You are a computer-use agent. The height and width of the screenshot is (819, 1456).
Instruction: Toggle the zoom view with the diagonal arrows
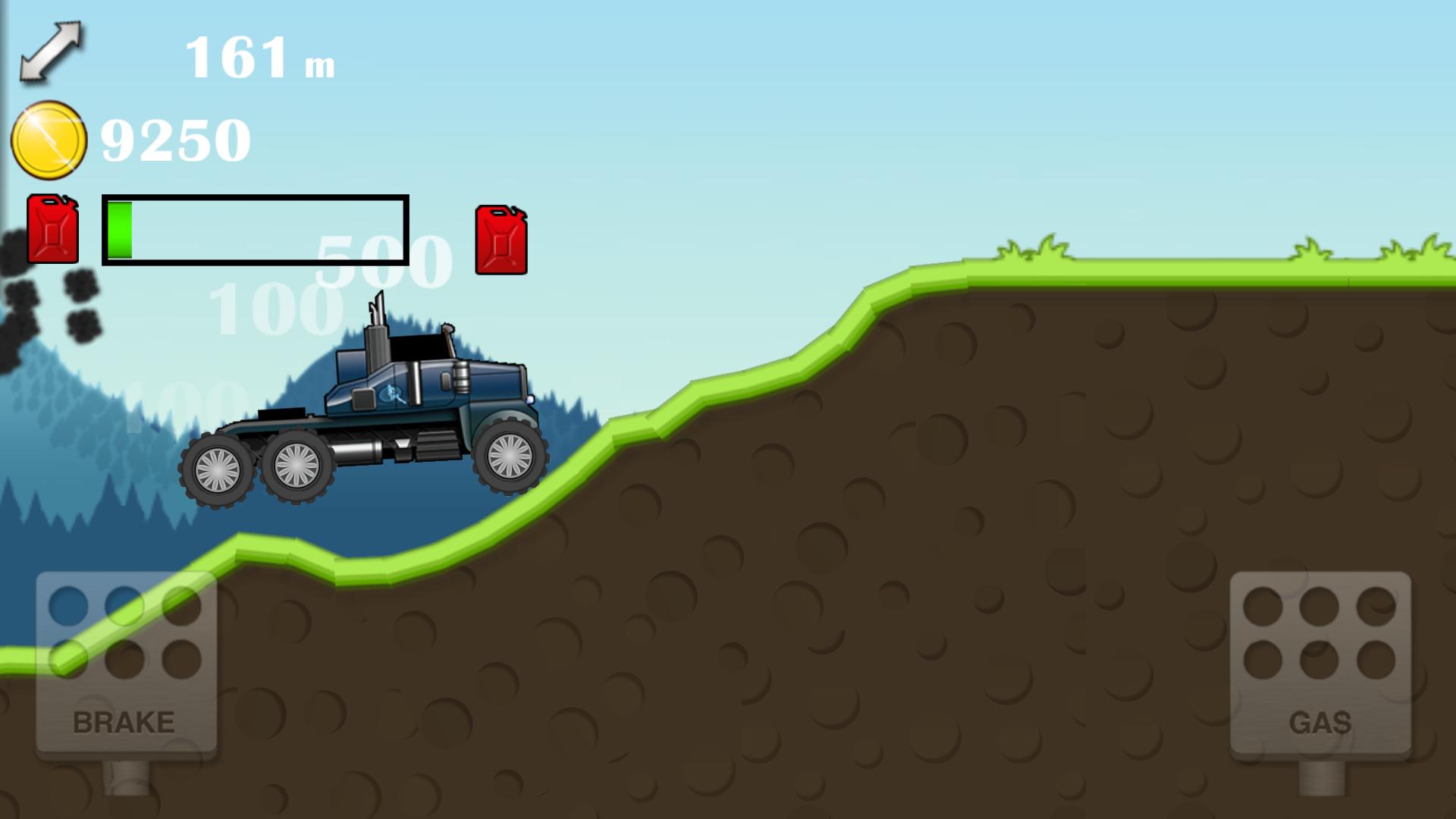[x=51, y=52]
